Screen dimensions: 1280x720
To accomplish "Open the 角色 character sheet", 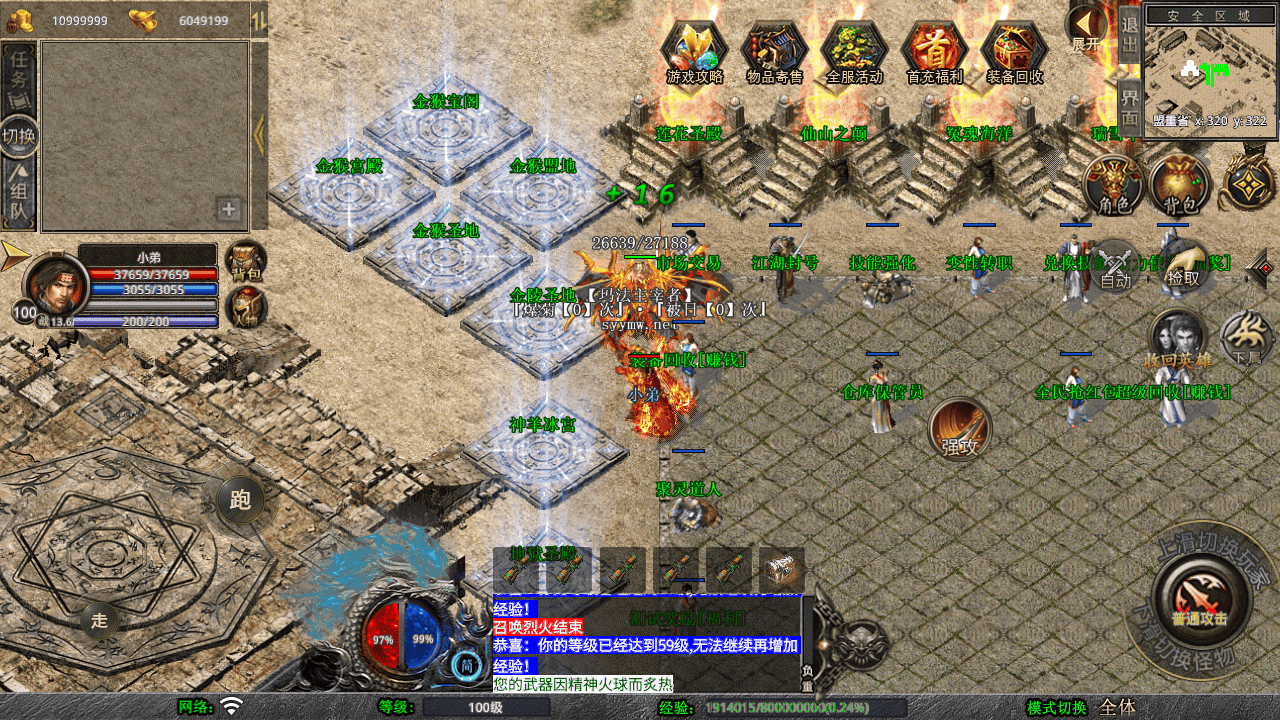I will (1114, 185).
